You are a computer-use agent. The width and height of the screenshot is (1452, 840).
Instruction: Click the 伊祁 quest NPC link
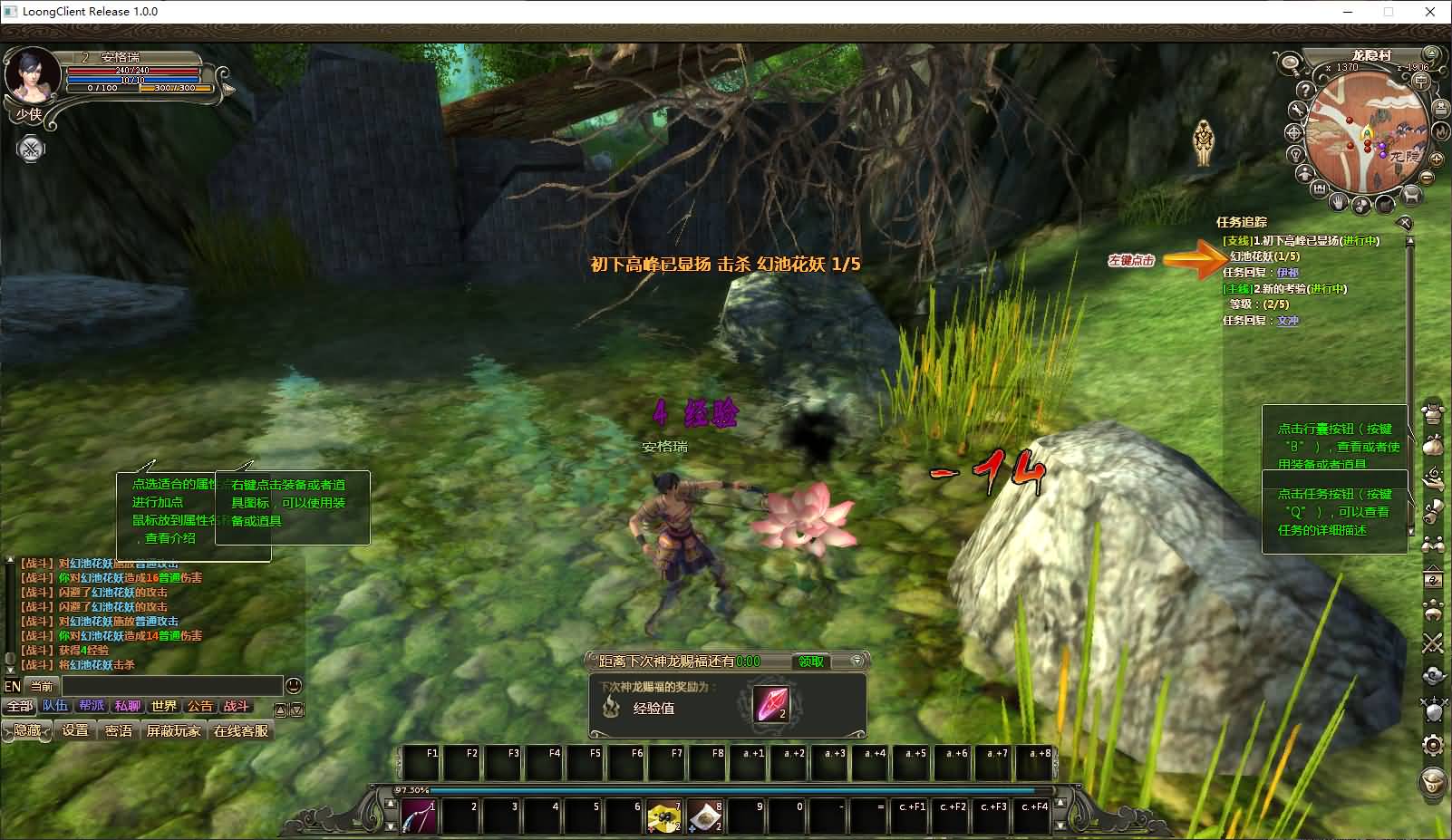(x=1287, y=273)
